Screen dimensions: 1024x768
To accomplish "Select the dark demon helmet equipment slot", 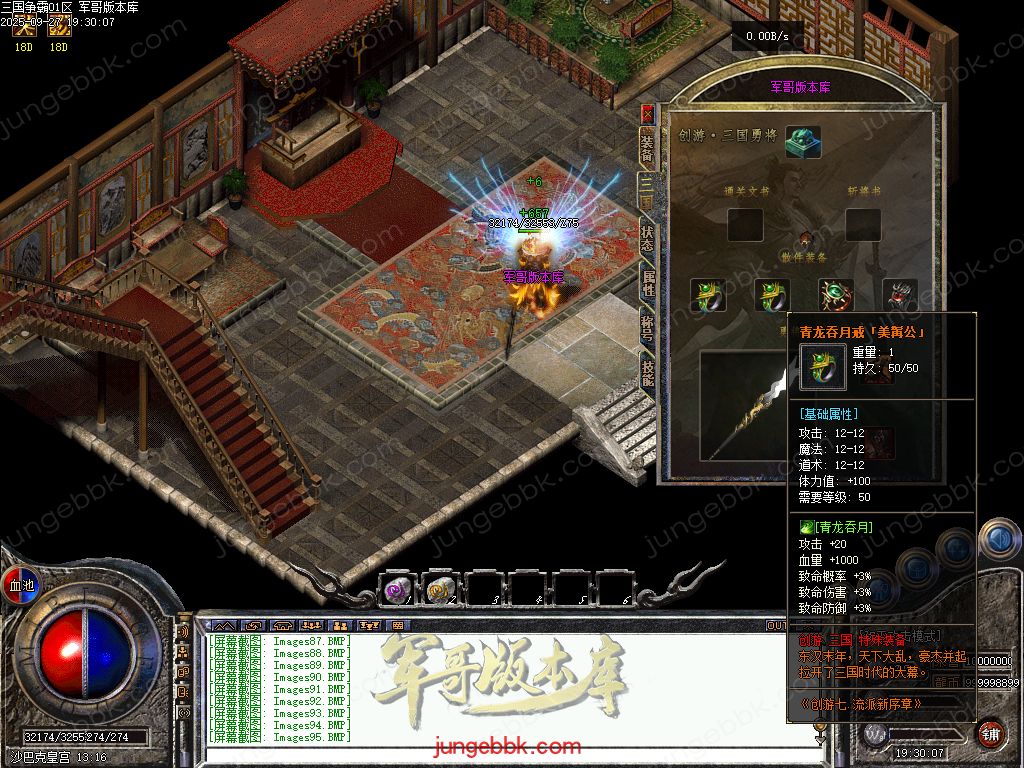I will tap(899, 295).
